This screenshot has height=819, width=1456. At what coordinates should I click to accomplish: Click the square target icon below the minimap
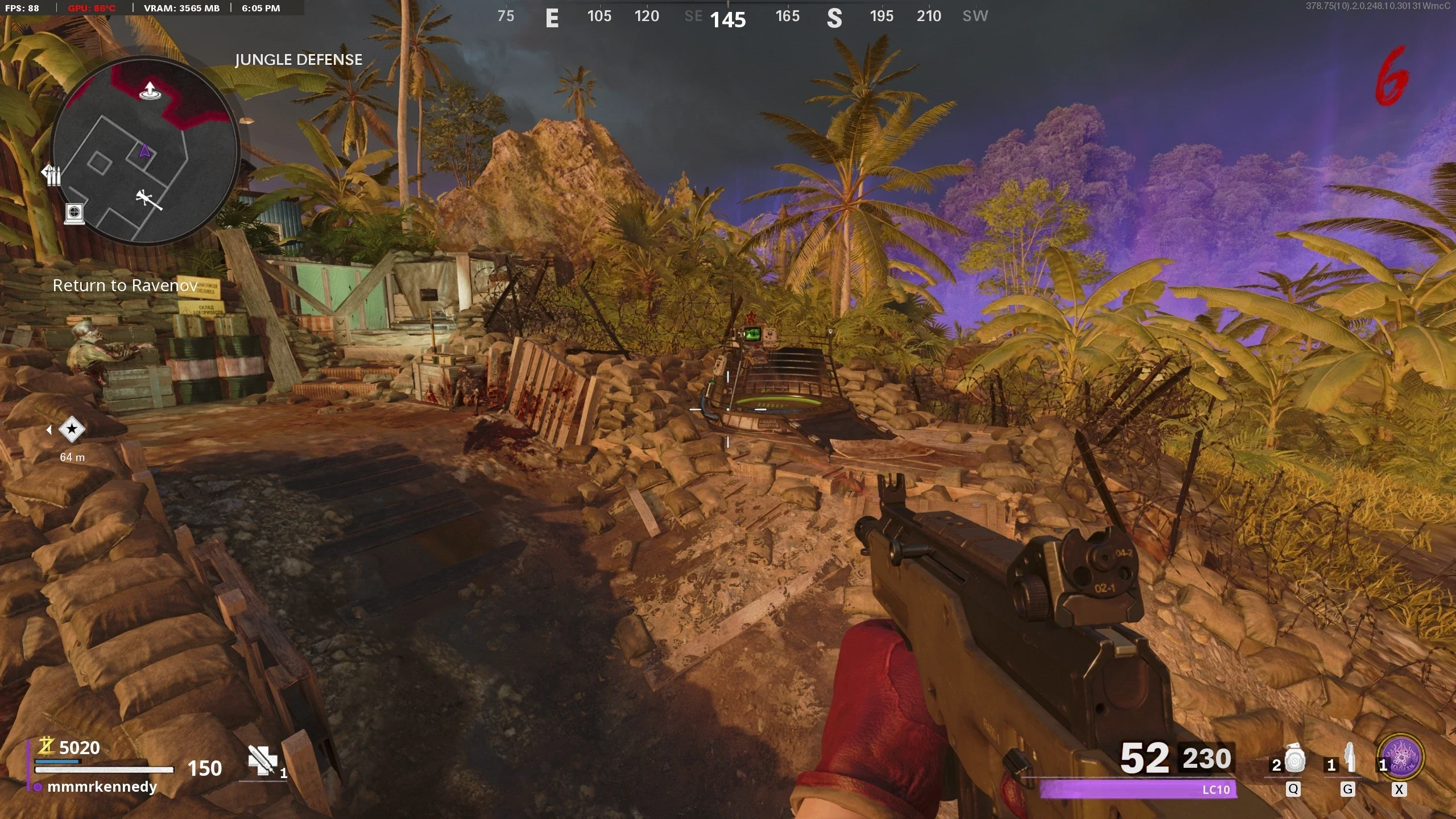(x=74, y=213)
